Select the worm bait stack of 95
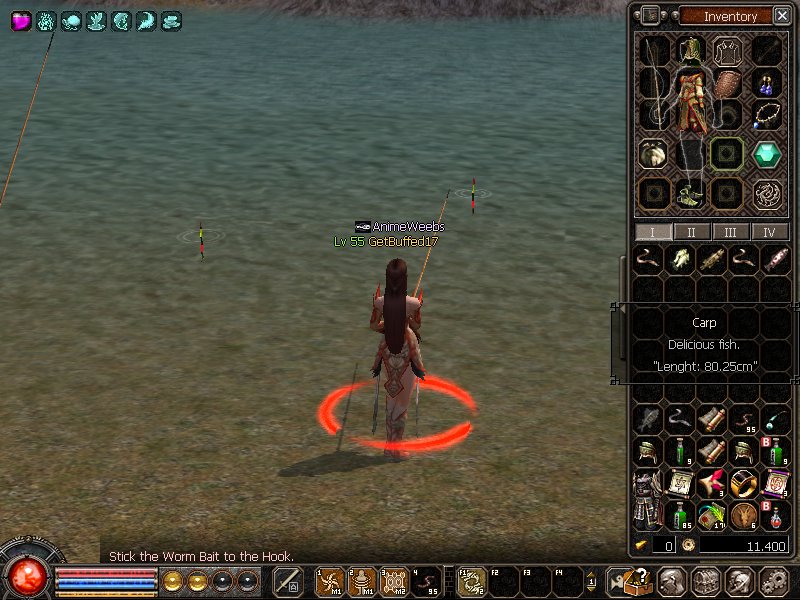 [x=744, y=420]
